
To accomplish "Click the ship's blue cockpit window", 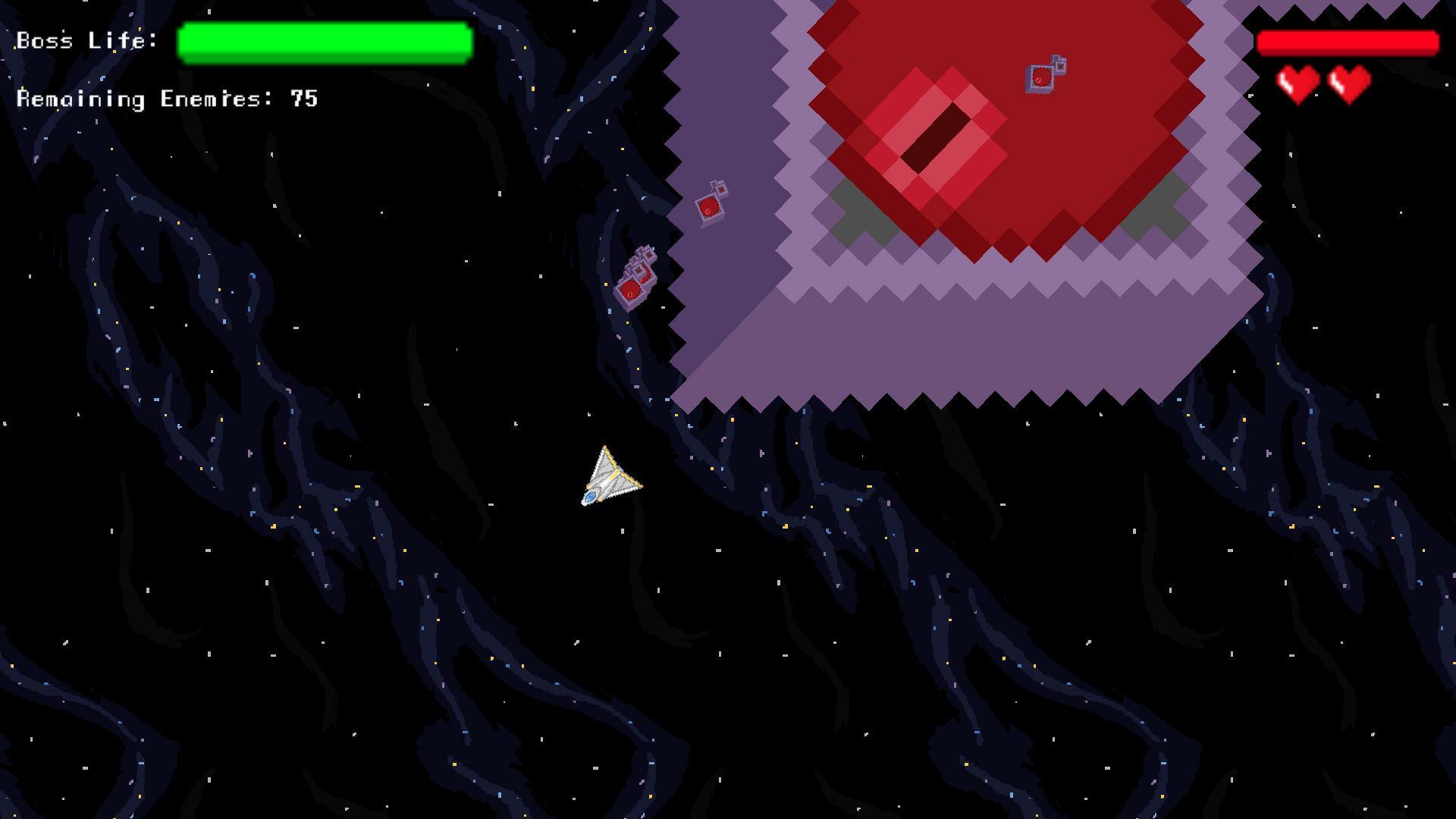I will tap(591, 497).
